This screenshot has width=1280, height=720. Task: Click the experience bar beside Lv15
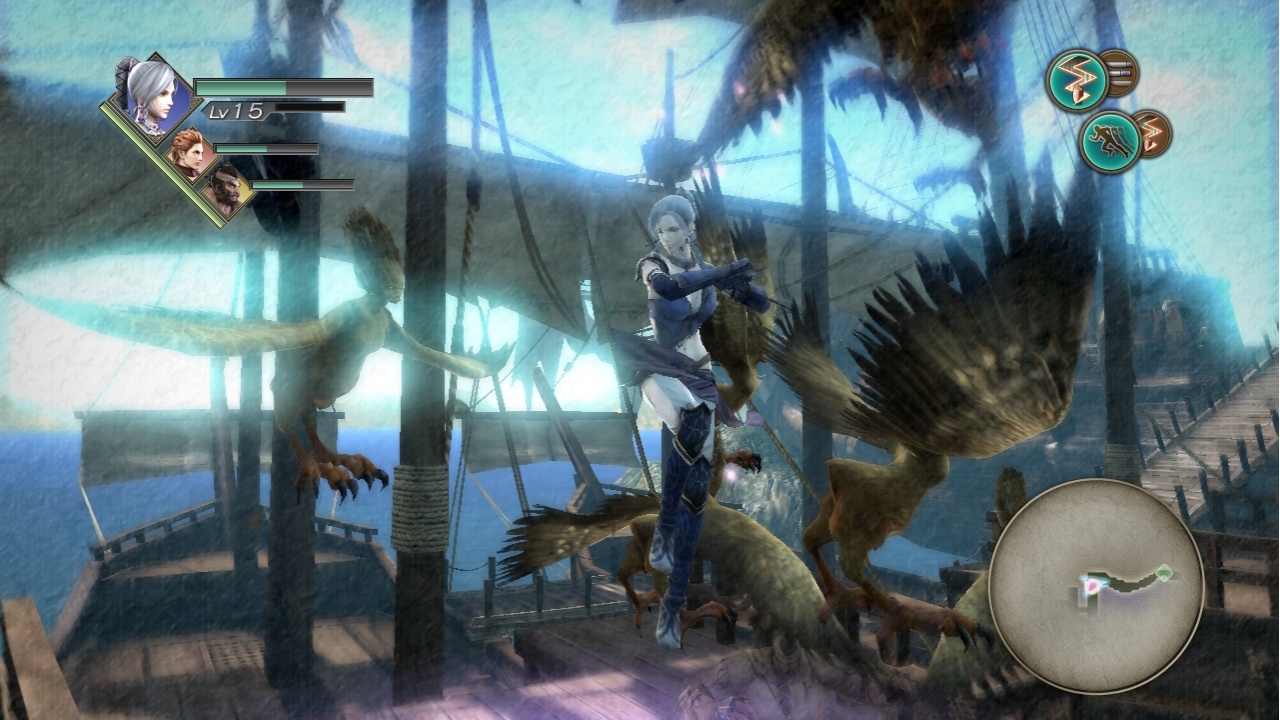(308, 108)
